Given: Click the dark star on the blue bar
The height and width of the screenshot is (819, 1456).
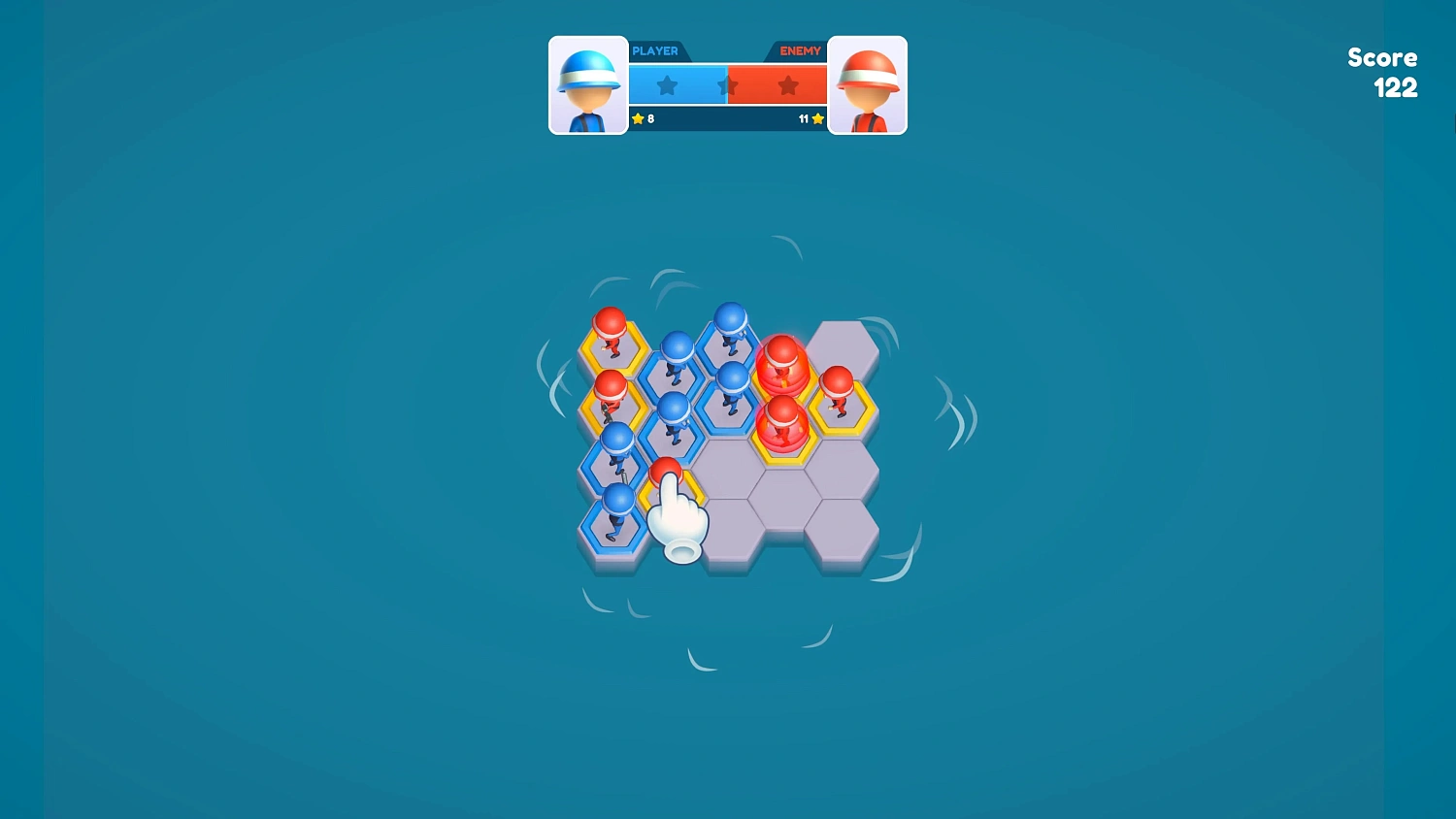Looking at the screenshot, I should tap(666, 85).
